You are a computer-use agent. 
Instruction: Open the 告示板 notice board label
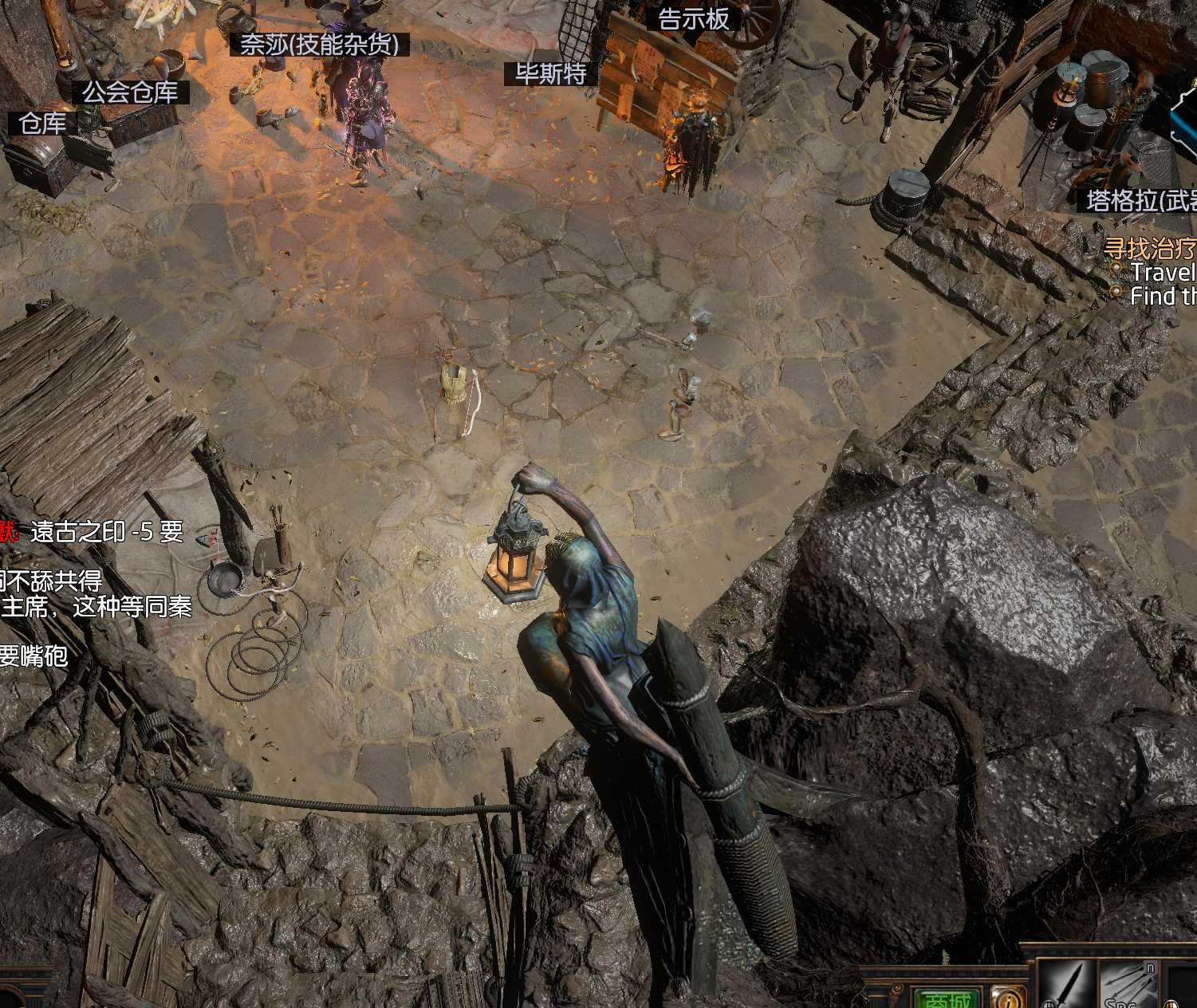coord(694,19)
